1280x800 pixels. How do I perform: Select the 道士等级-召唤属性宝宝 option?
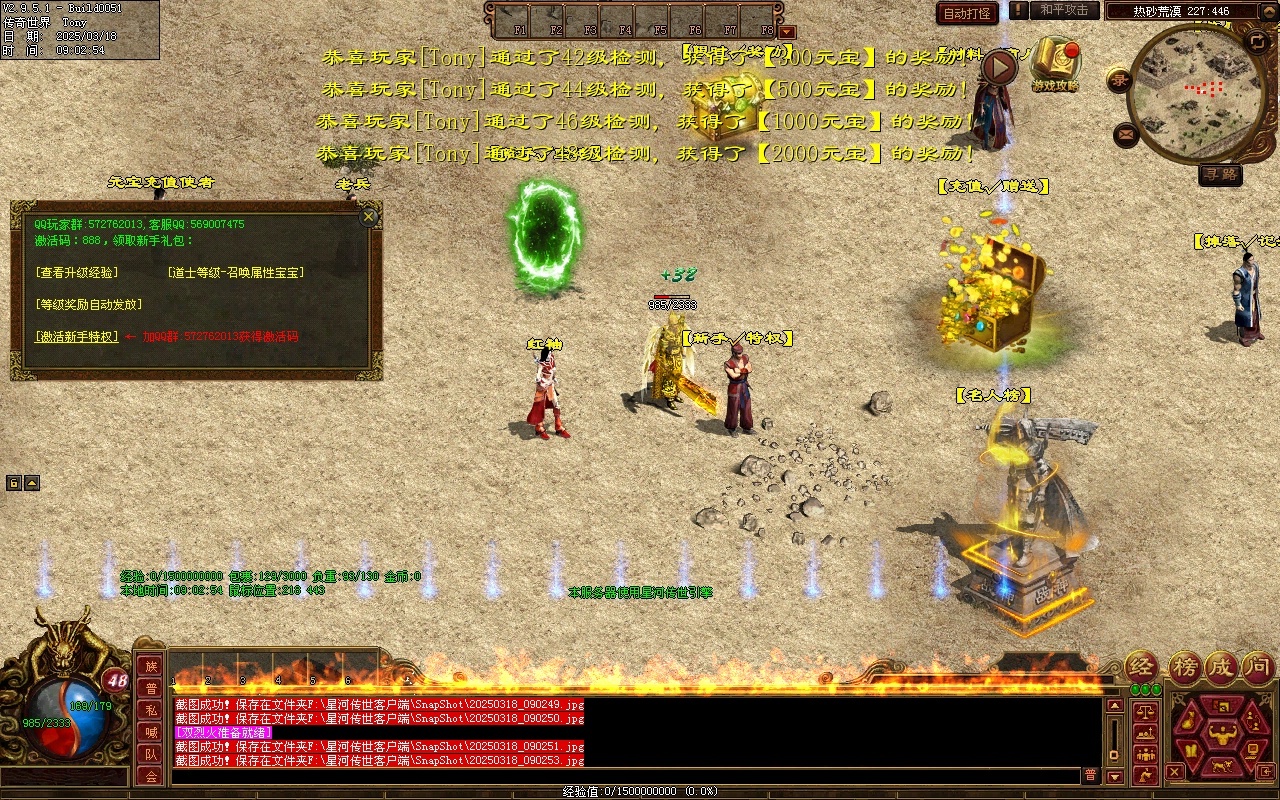236,272
